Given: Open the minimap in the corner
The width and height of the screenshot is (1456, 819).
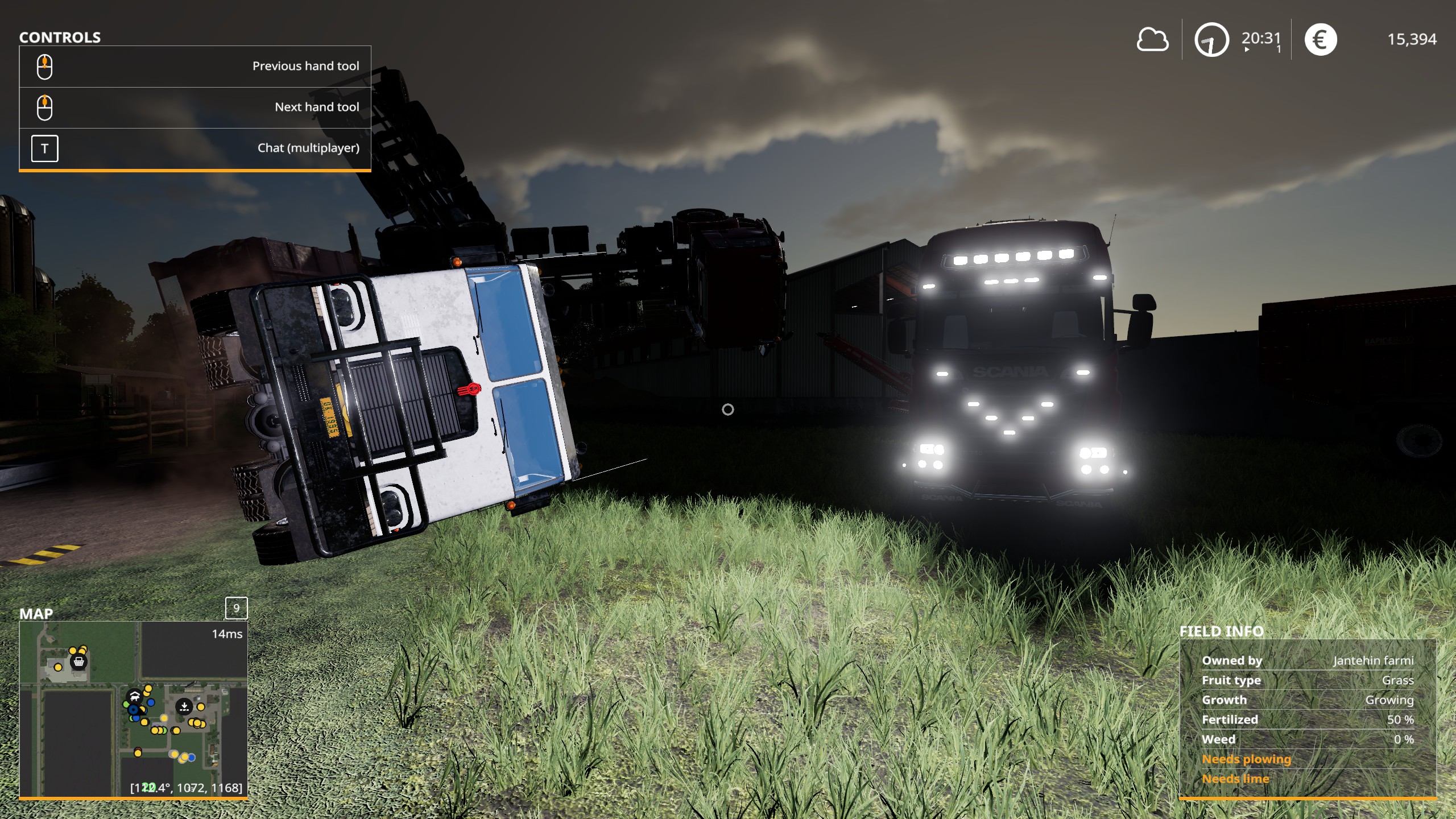Looking at the screenshot, I should [134, 709].
